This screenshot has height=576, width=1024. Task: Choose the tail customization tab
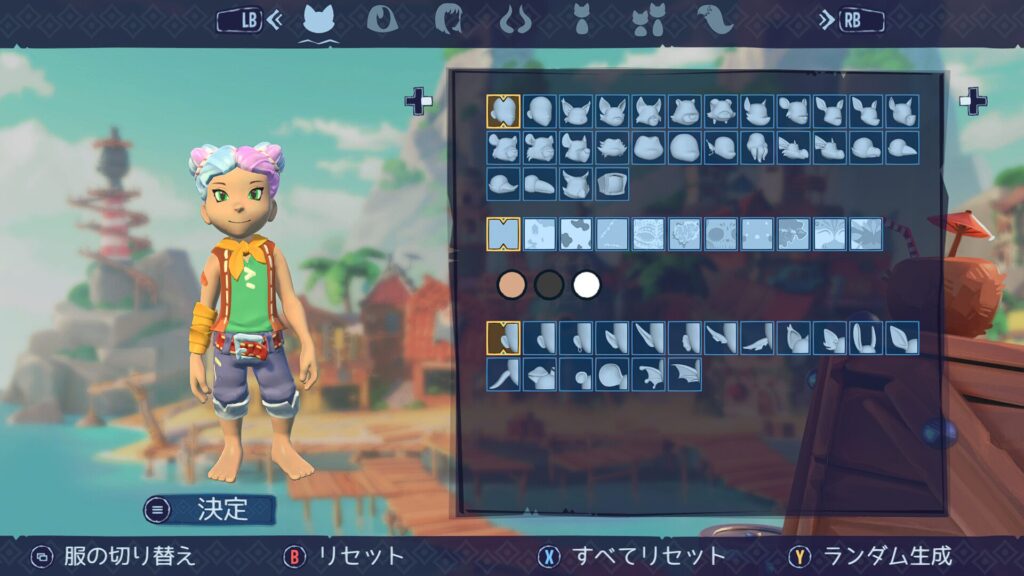715,19
